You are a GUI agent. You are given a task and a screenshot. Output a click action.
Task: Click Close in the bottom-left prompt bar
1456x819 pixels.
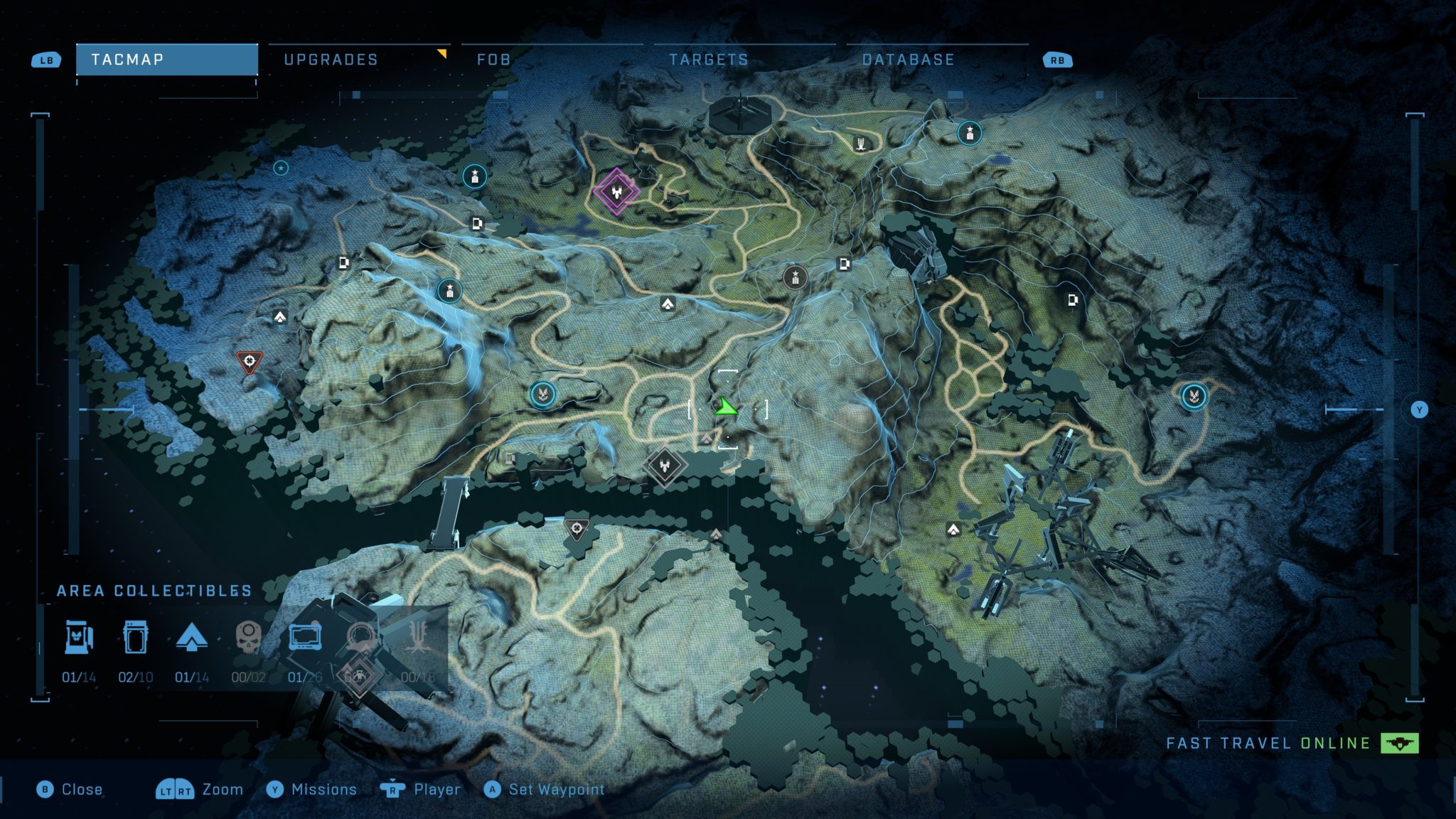(82, 789)
